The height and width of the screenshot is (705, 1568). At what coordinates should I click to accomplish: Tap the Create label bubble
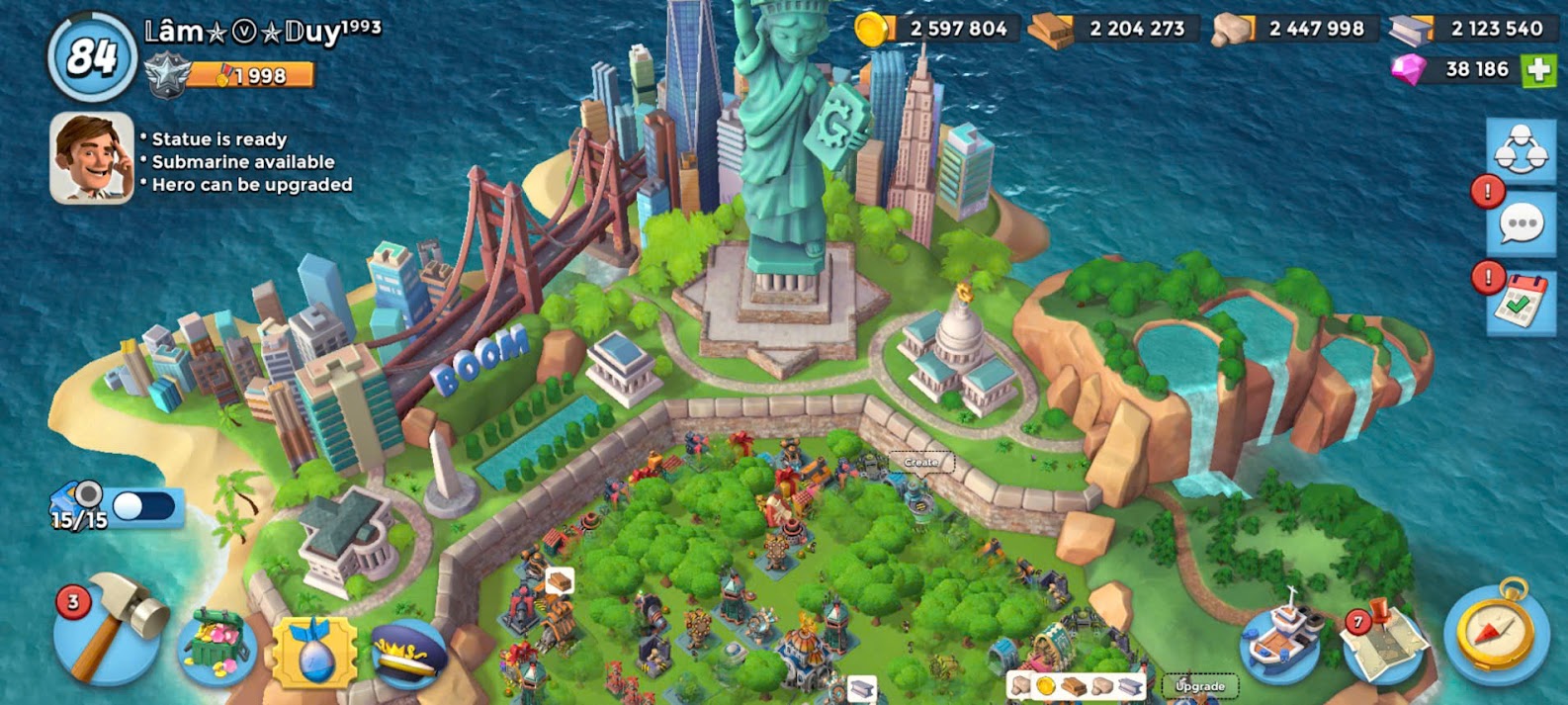tap(920, 463)
